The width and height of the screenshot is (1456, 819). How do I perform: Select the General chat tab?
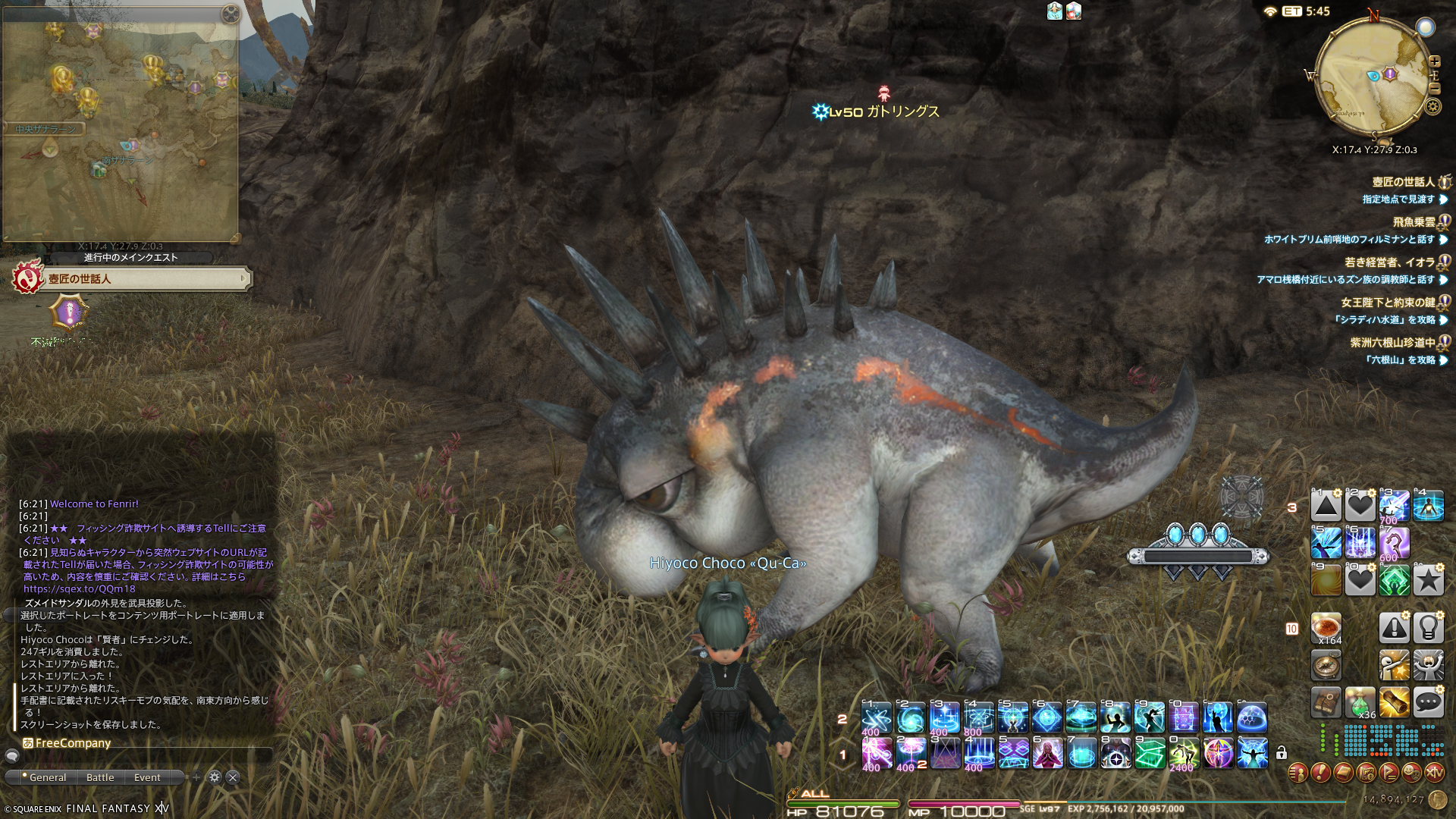pyautogui.click(x=47, y=777)
